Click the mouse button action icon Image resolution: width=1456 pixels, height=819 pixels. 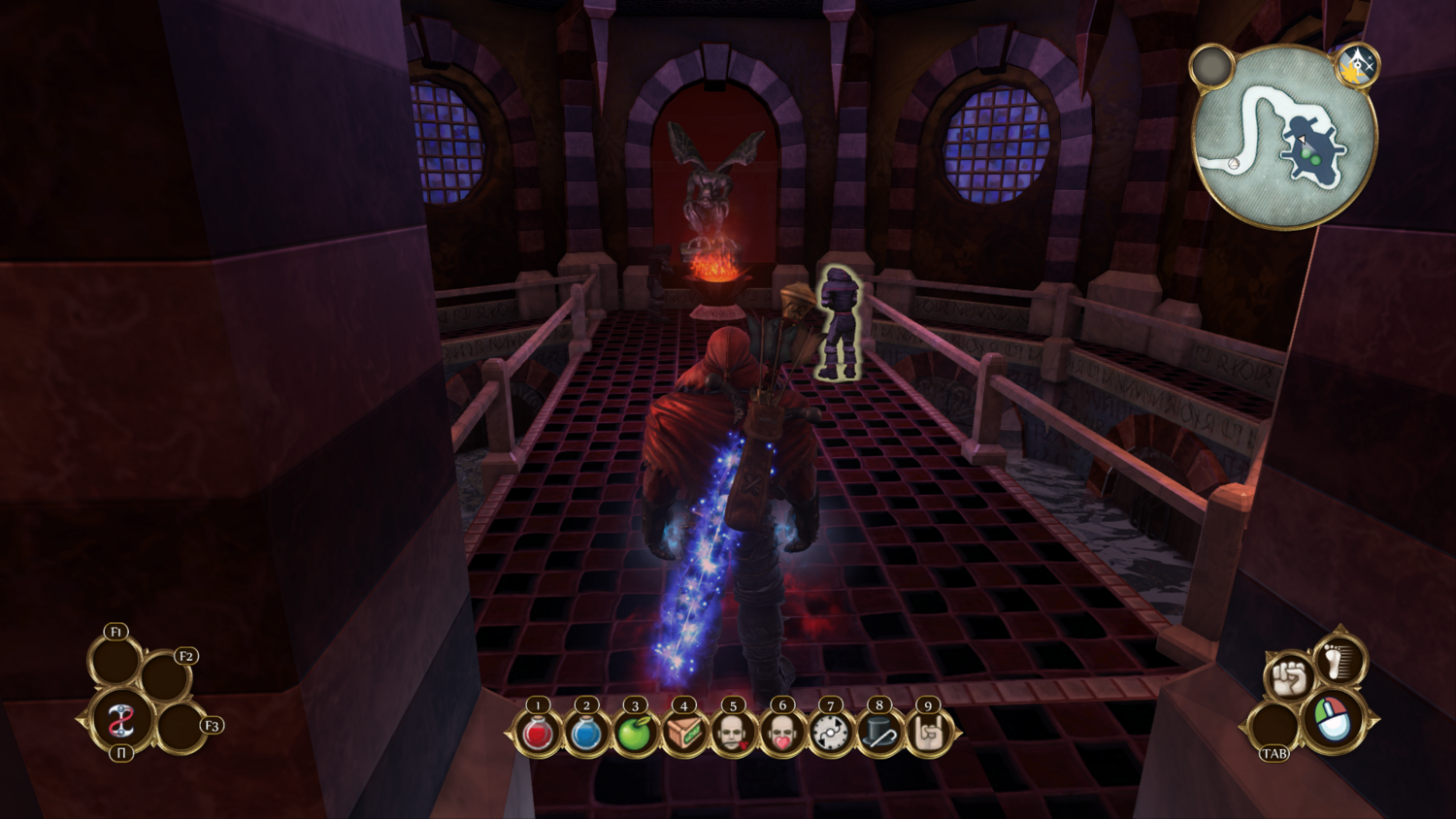[1333, 720]
